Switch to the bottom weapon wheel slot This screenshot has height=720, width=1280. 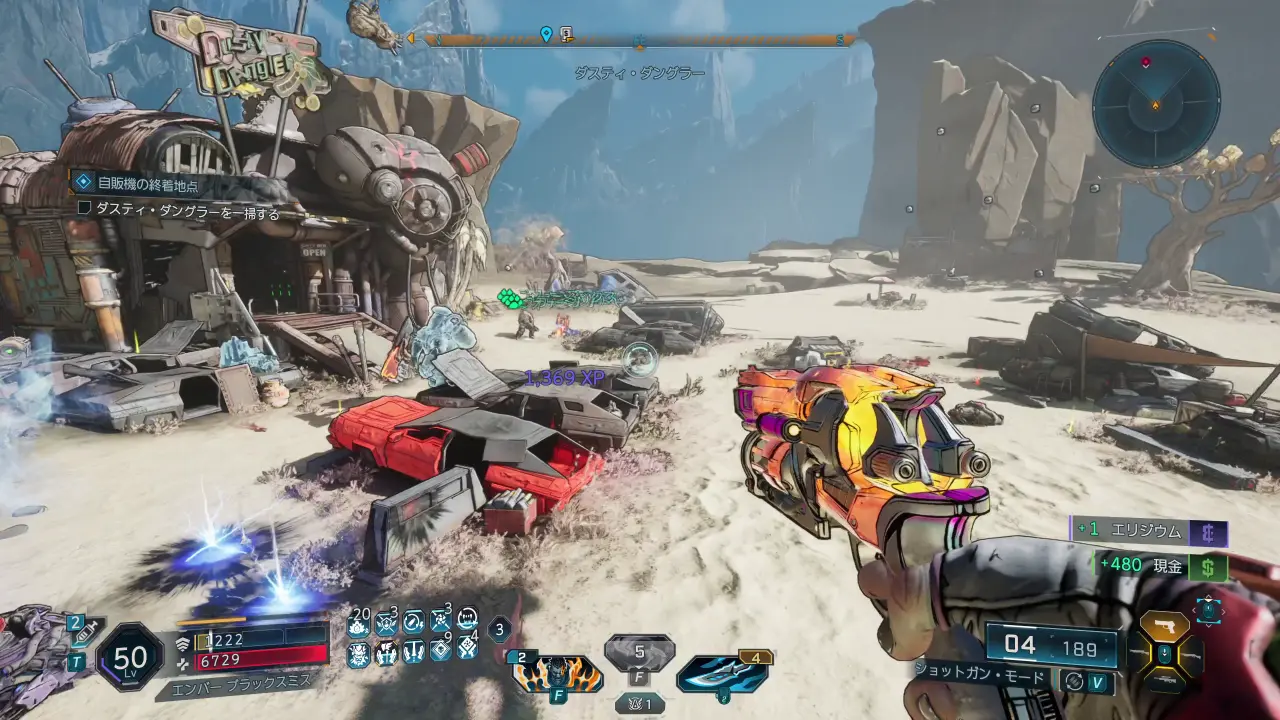1165,680
